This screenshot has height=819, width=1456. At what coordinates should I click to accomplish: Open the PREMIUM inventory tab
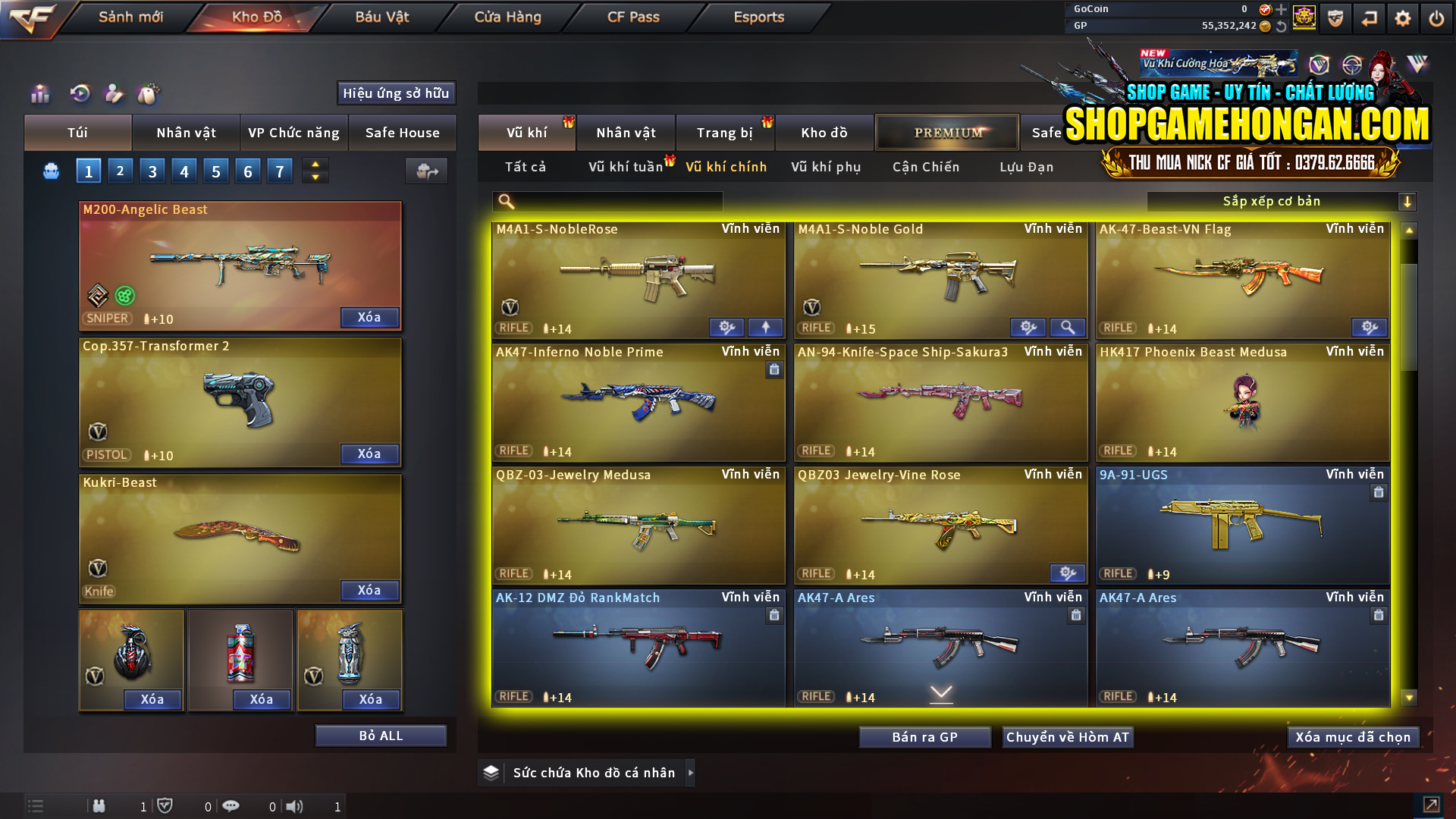point(947,132)
